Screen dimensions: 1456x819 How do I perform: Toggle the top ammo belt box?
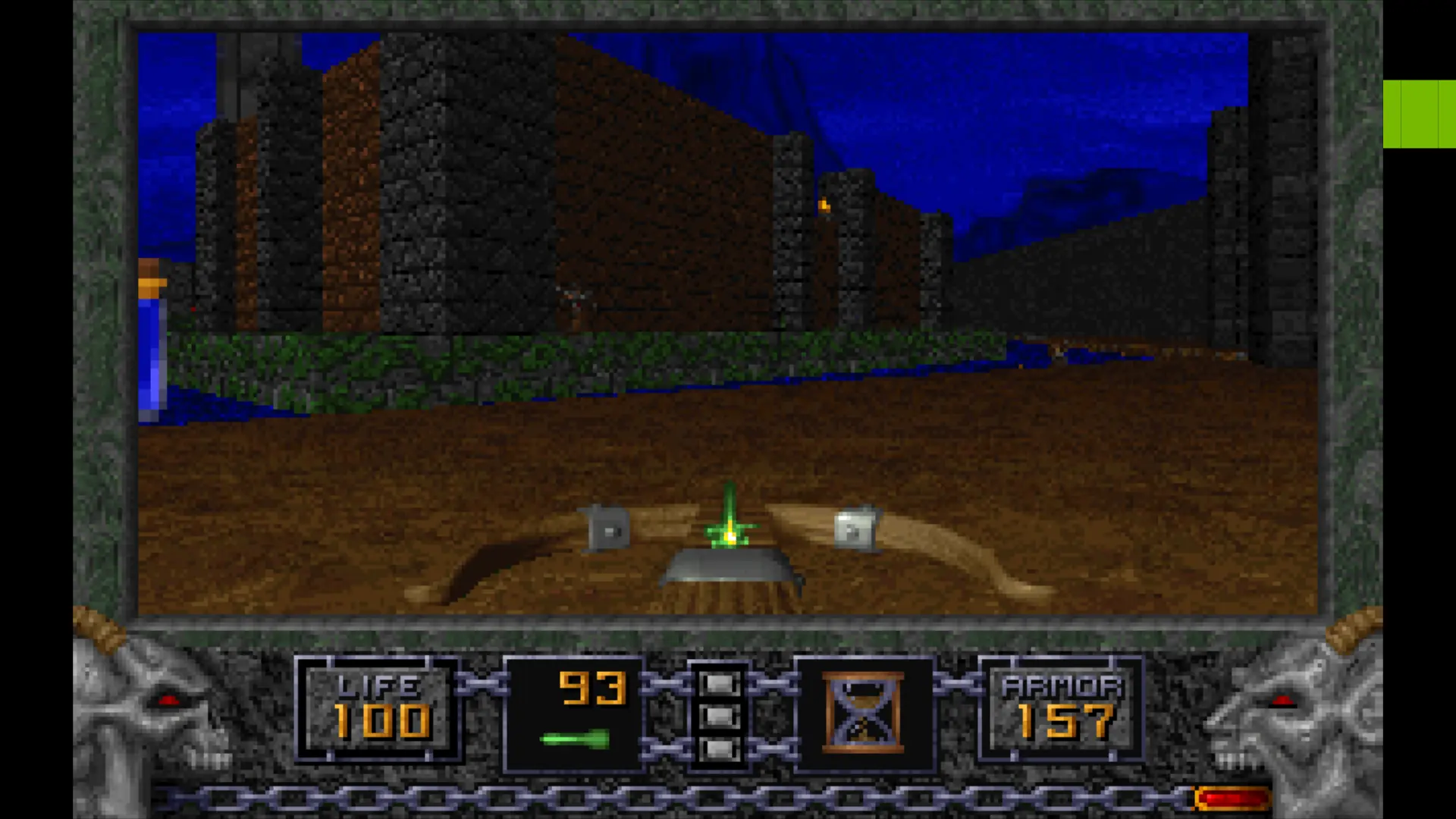pyautogui.click(x=720, y=685)
